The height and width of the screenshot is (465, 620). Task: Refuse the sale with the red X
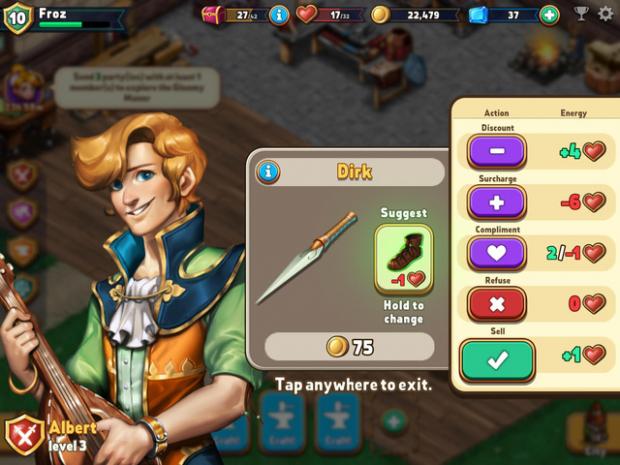496,303
